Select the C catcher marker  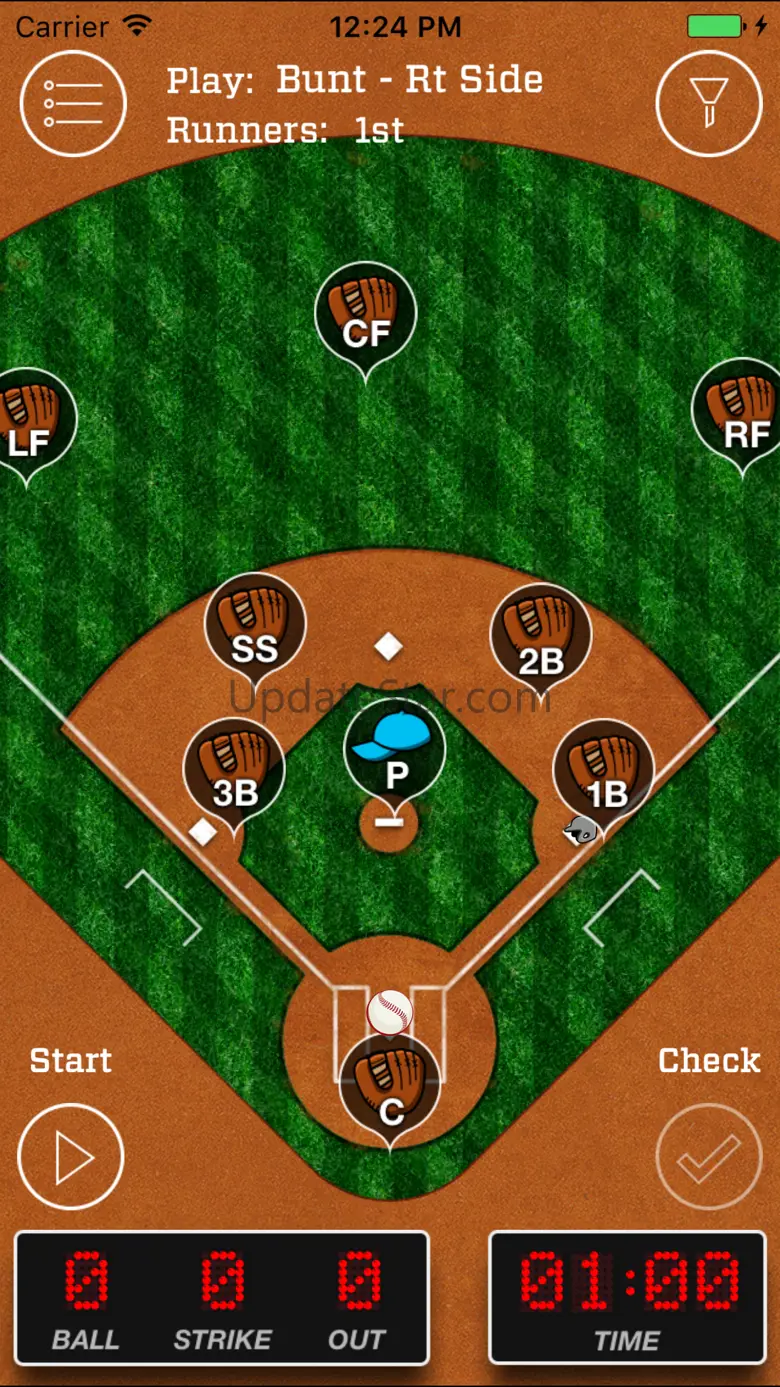point(390,1088)
